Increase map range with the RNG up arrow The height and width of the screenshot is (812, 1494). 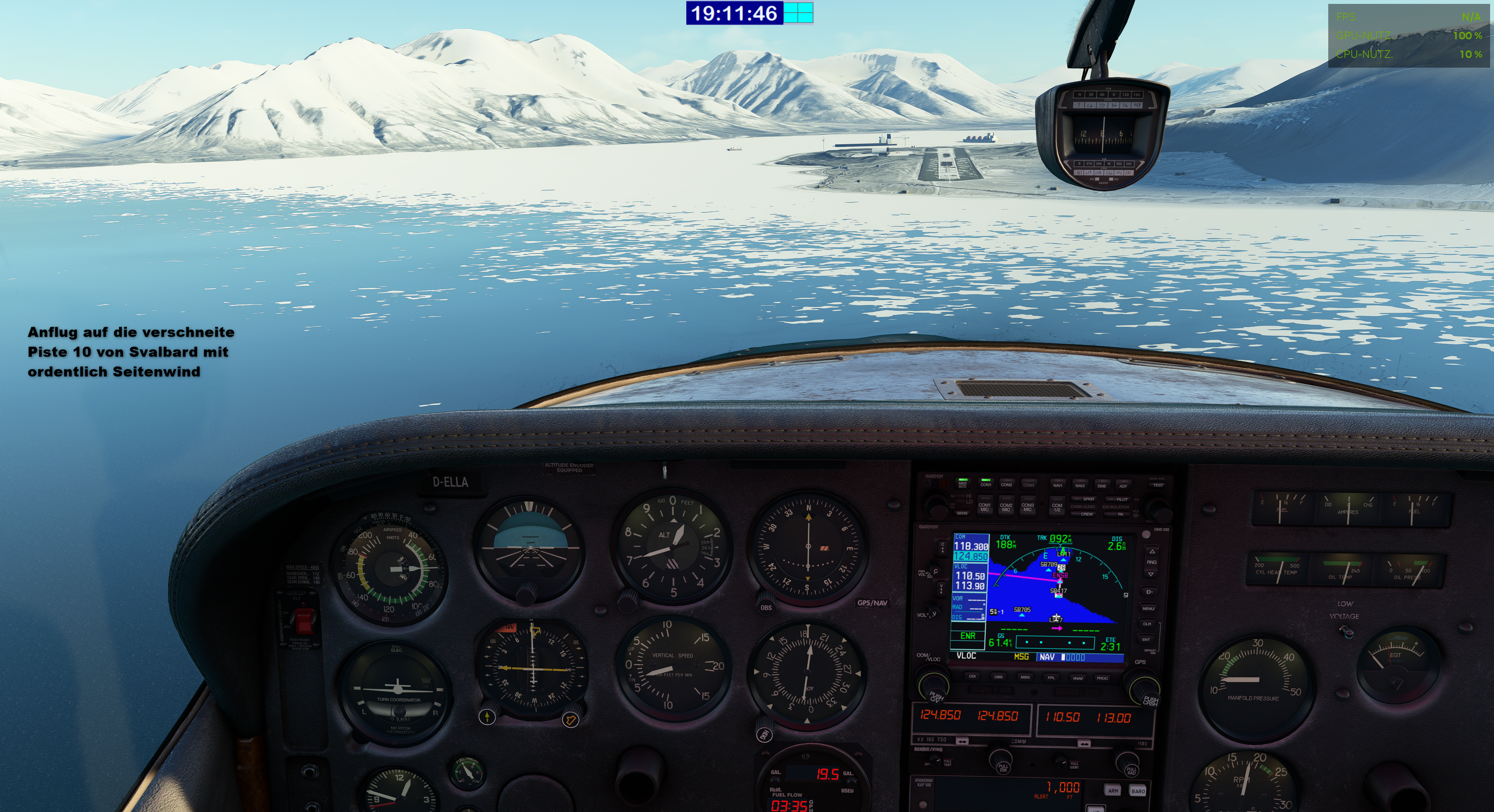[1152, 551]
